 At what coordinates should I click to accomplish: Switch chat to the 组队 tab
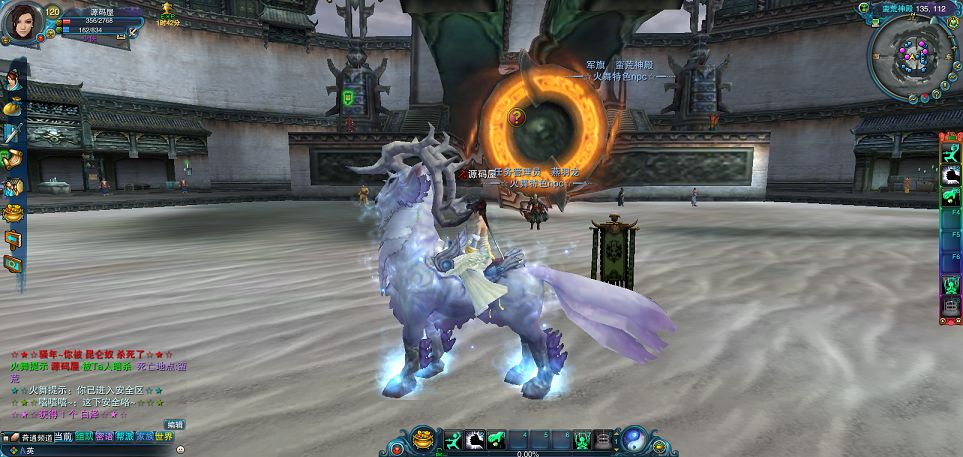pyautogui.click(x=84, y=437)
